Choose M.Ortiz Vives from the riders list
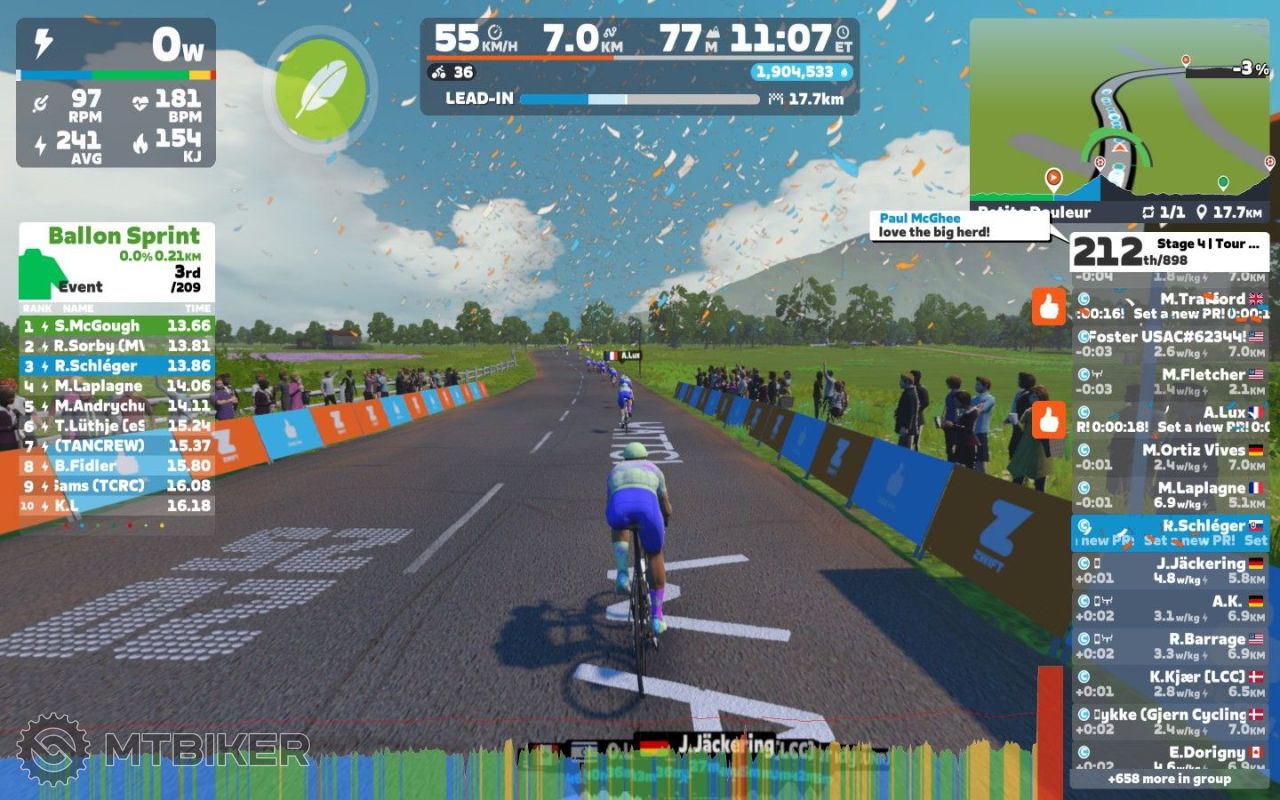The height and width of the screenshot is (800, 1280). pos(1169,457)
